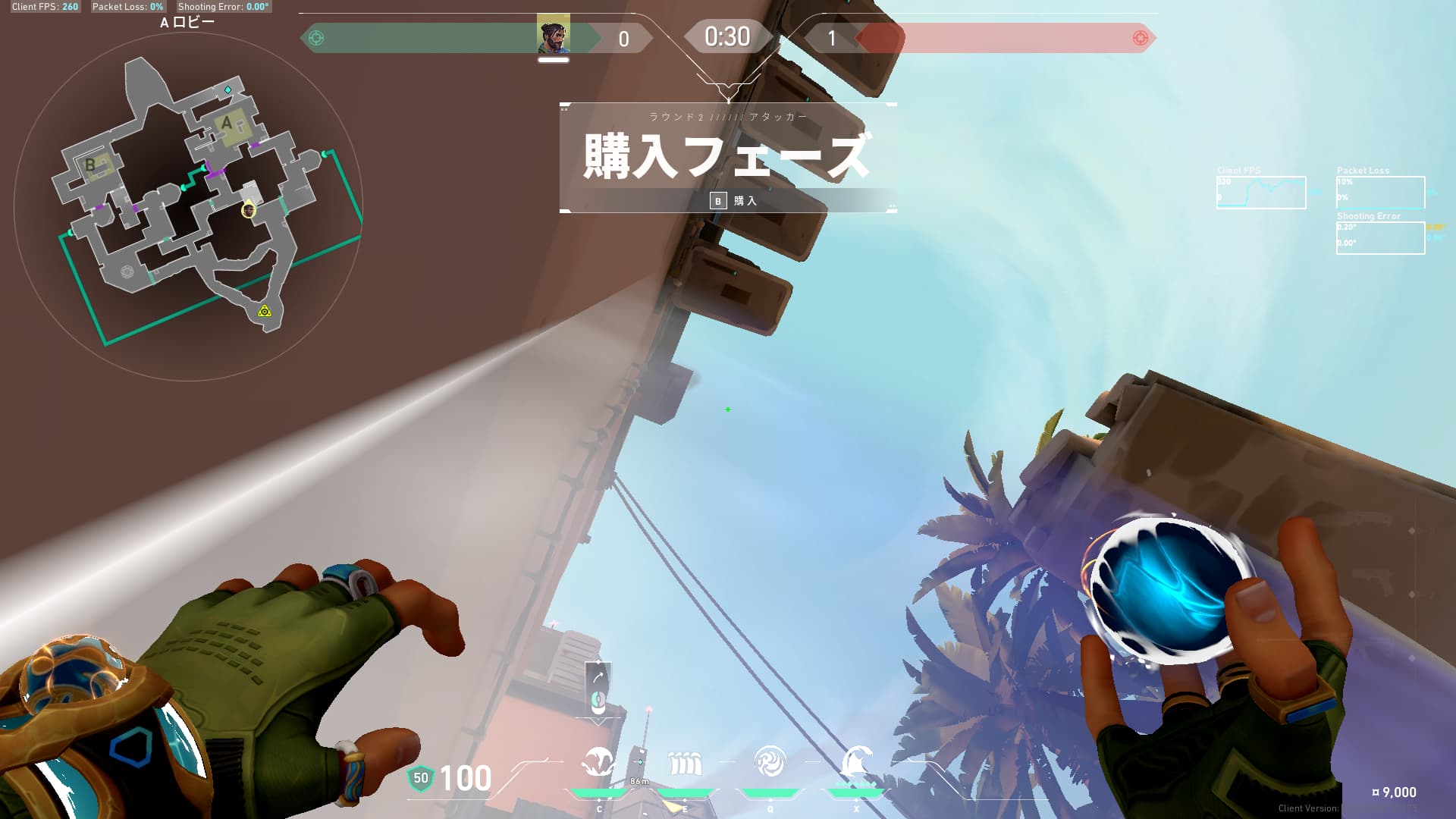The width and height of the screenshot is (1456, 819).
Task: Click the Client FPS graph panel
Action: [1261, 192]
